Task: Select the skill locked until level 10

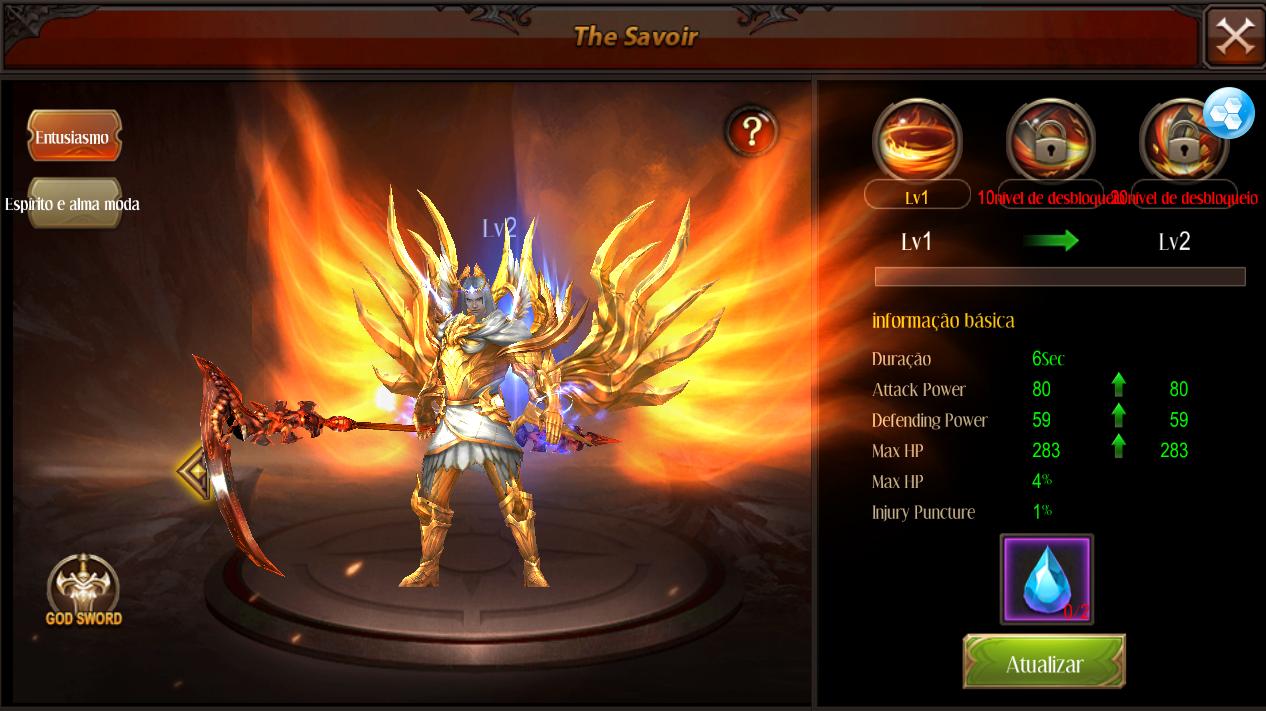Action: tap(1050, 141)
